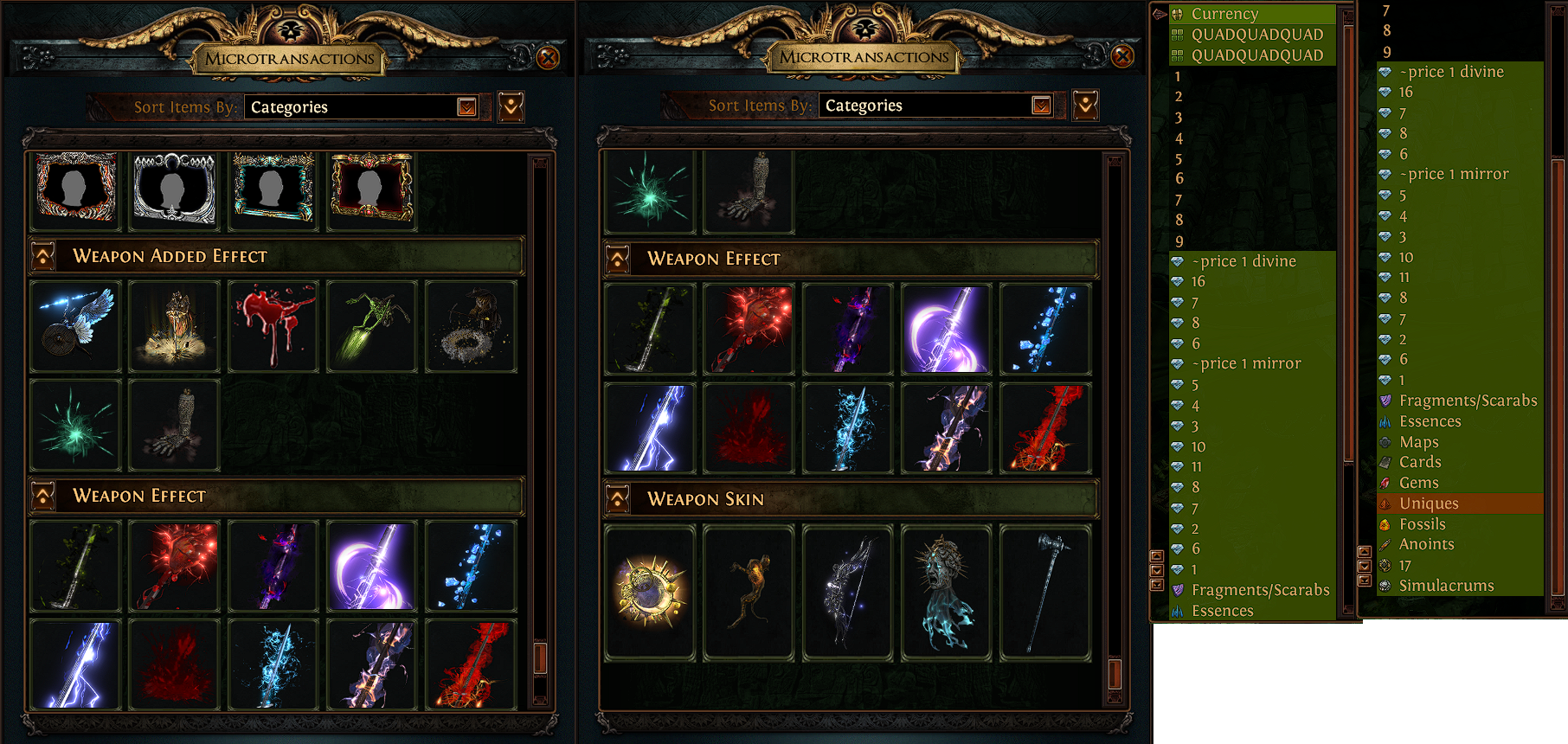
Task: Select the blood splatter weapon added effect
Action: 273,326
